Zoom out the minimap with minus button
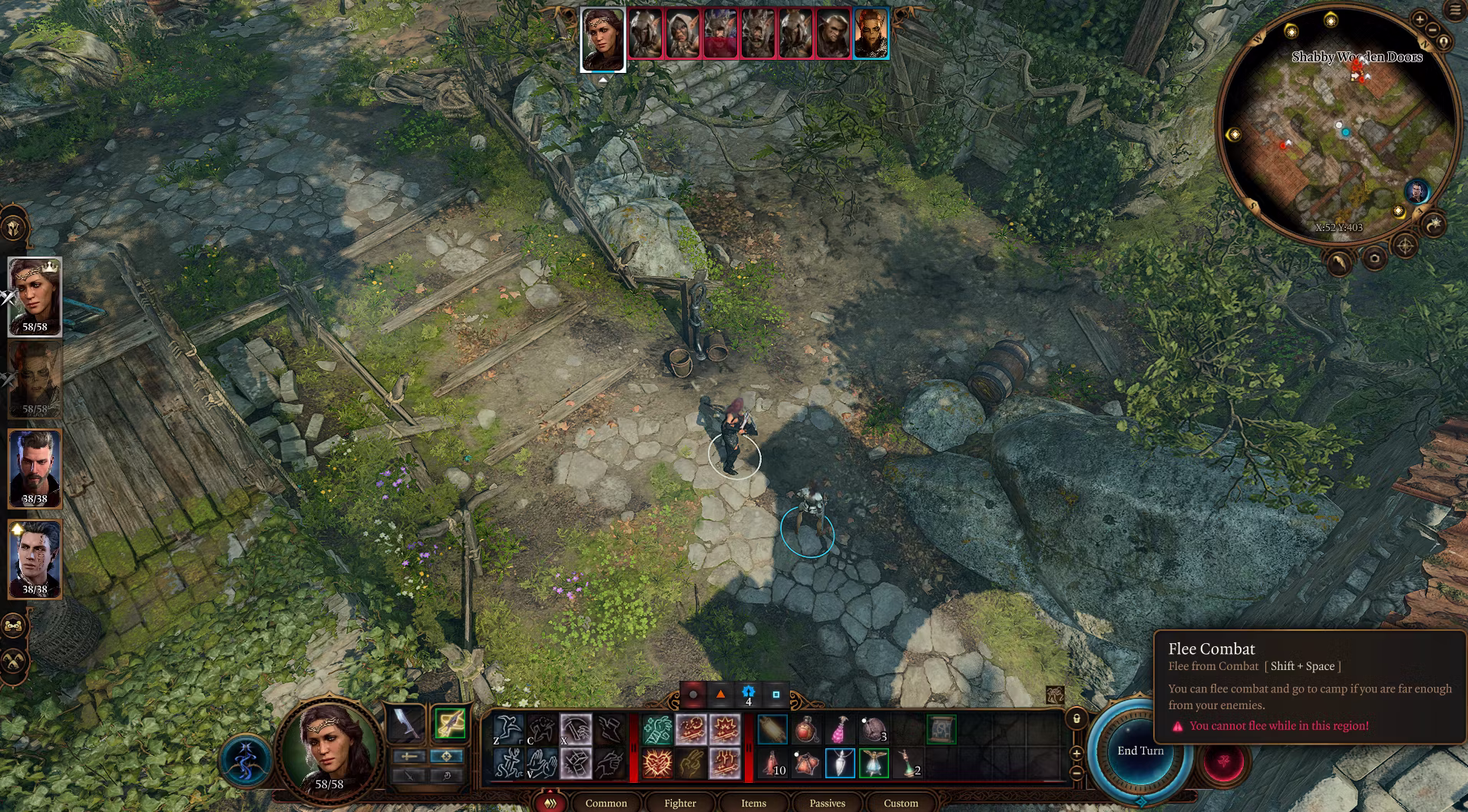The image size is (1468, 812). pos(1433,30)
